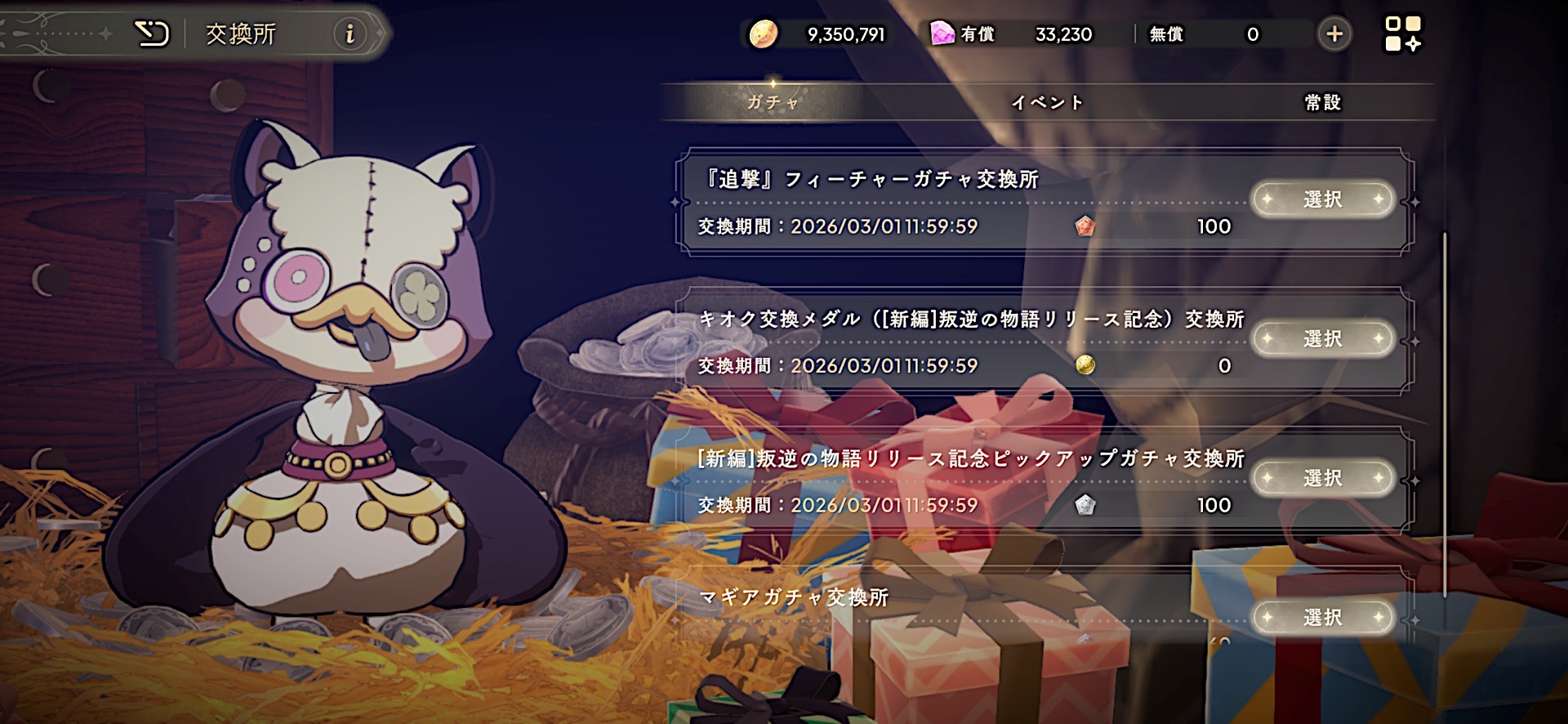Switch to the イベント tab
The height and width of the screenshot is (724, 1568).
point(1048,103)
